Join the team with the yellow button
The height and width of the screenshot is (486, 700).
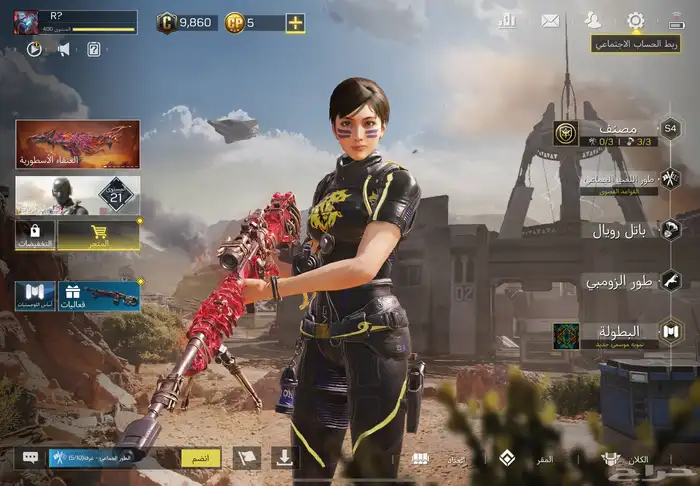[x=200, y=457]
